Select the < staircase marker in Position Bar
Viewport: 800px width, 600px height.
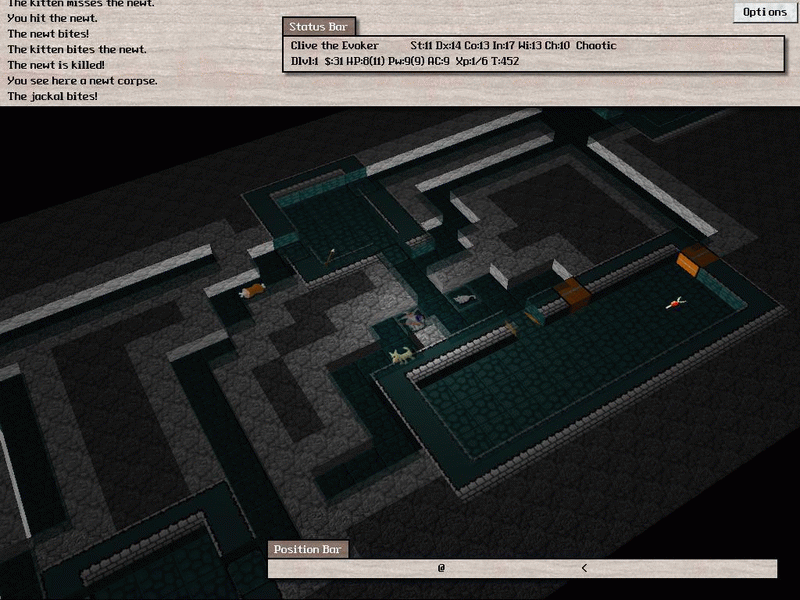(x=584, y=568)
